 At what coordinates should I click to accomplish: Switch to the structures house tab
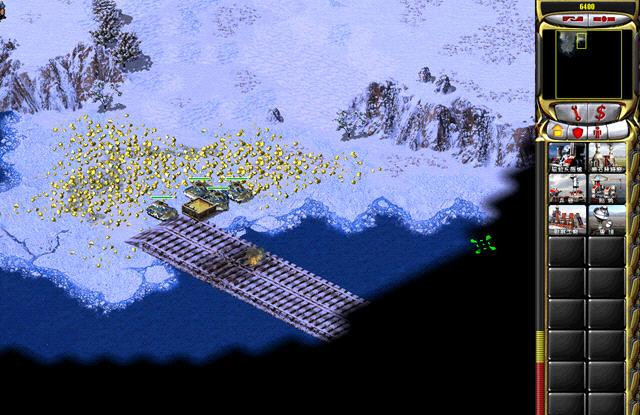click(557, 131)
